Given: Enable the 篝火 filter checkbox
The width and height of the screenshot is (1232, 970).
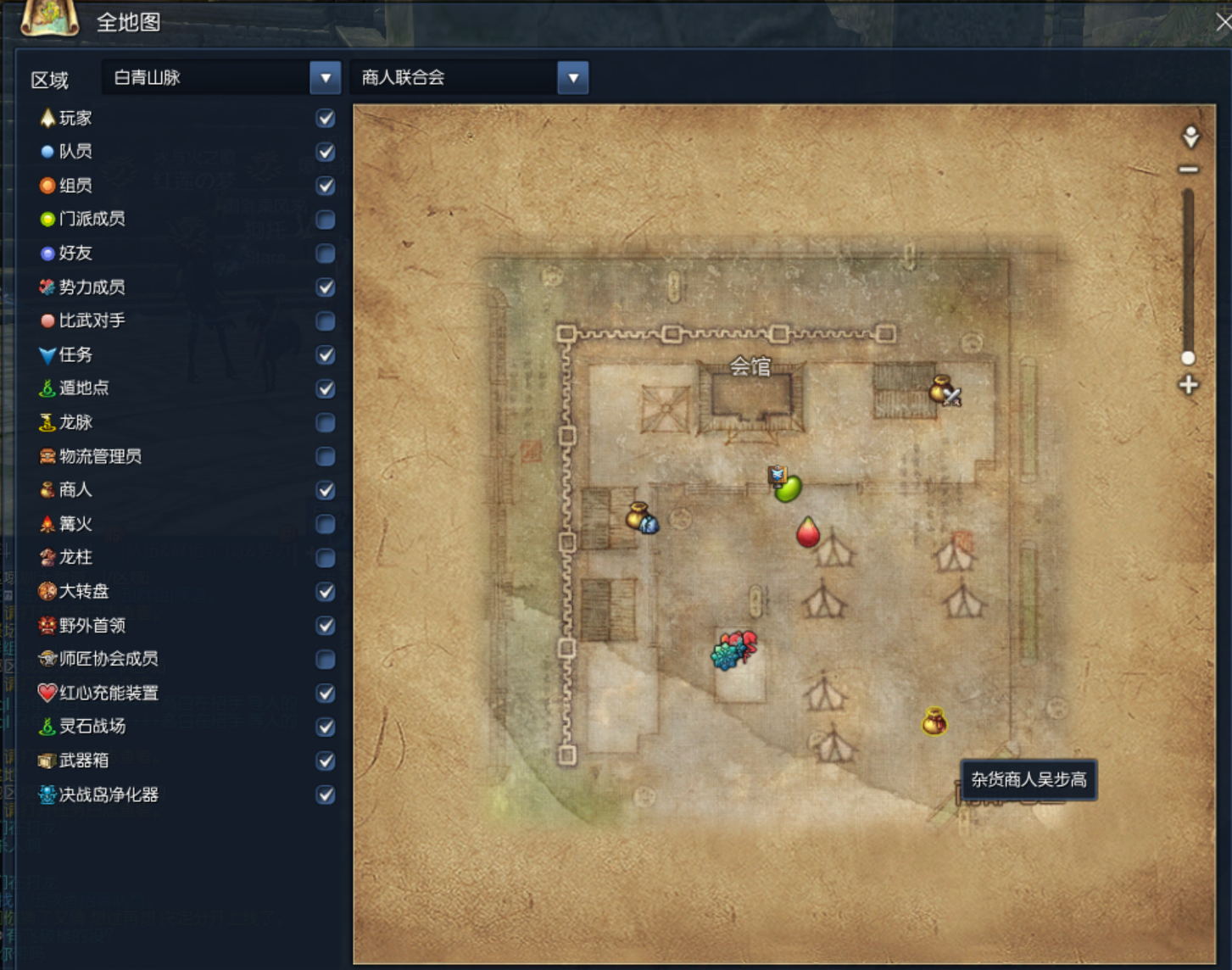Looking at the screenshot, I should click(325, 524).
